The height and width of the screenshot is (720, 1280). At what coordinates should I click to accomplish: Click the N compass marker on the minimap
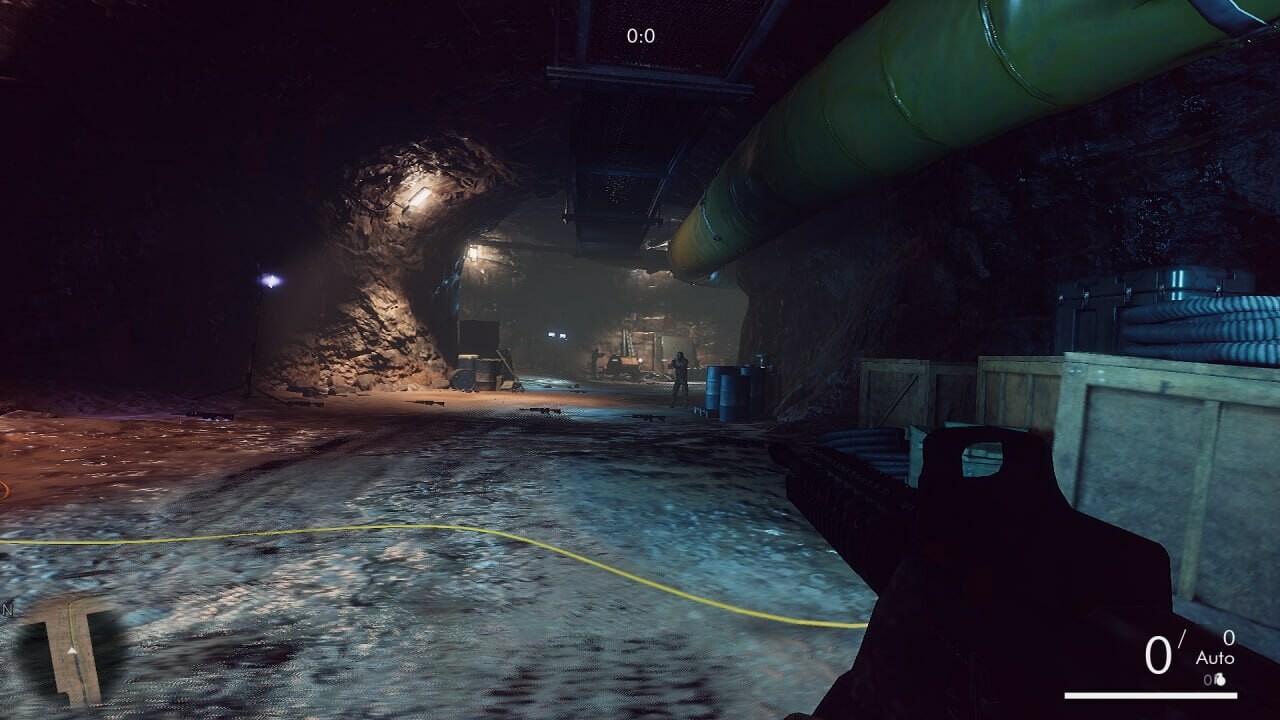click(x=8, y=610)
